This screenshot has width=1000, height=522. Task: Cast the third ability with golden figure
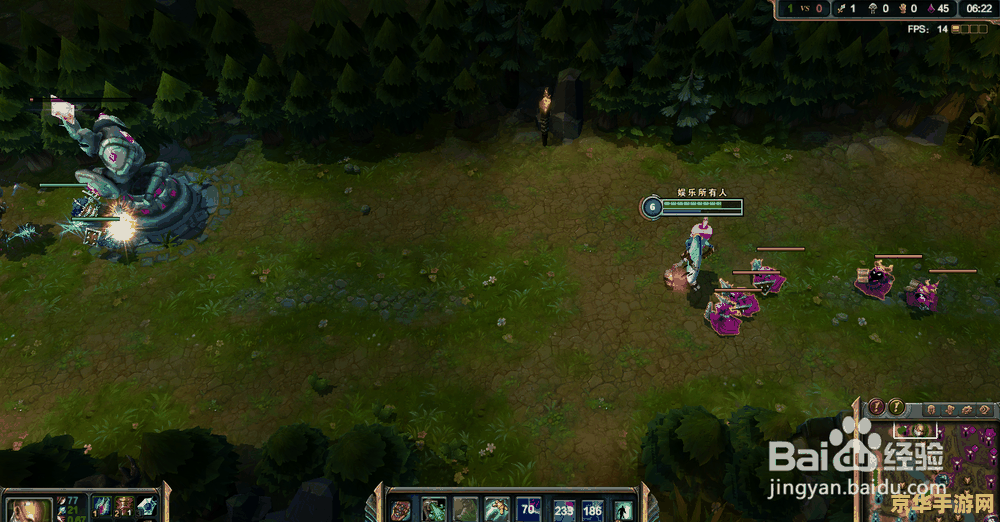[497, 510]
